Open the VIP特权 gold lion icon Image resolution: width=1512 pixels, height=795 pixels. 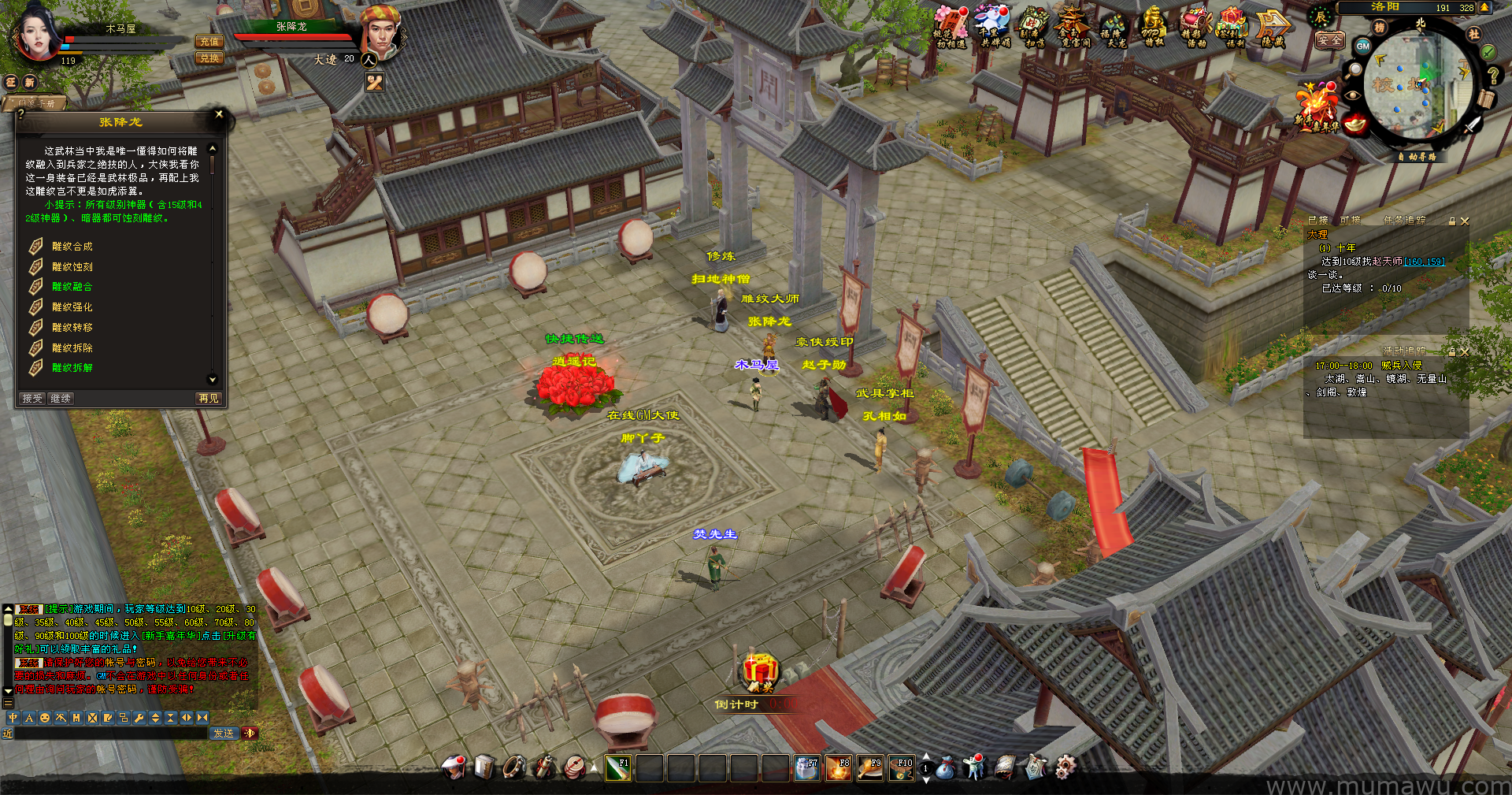tap(1153, 27)
